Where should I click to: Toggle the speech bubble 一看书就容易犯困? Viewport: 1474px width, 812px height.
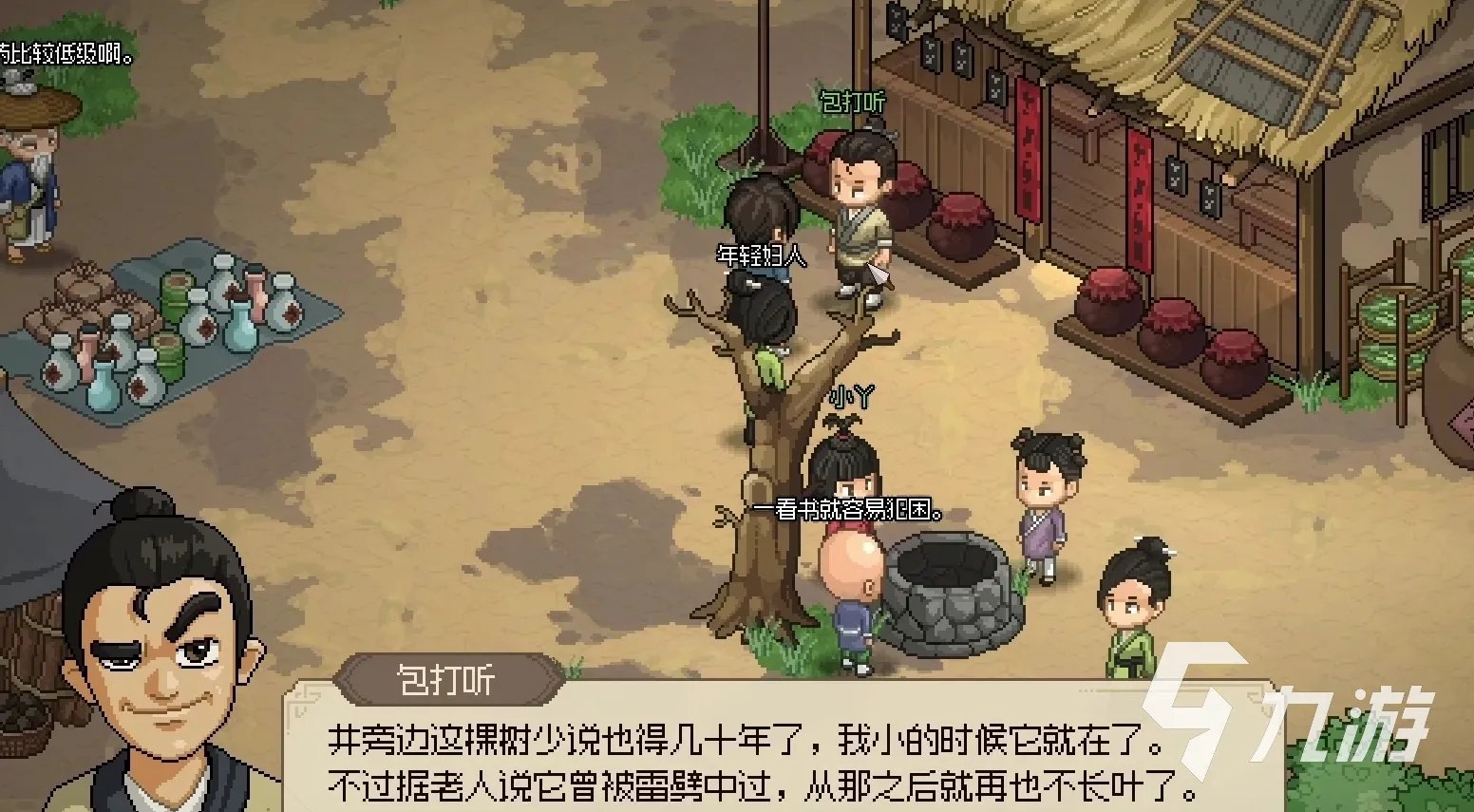tap(848, 507)
